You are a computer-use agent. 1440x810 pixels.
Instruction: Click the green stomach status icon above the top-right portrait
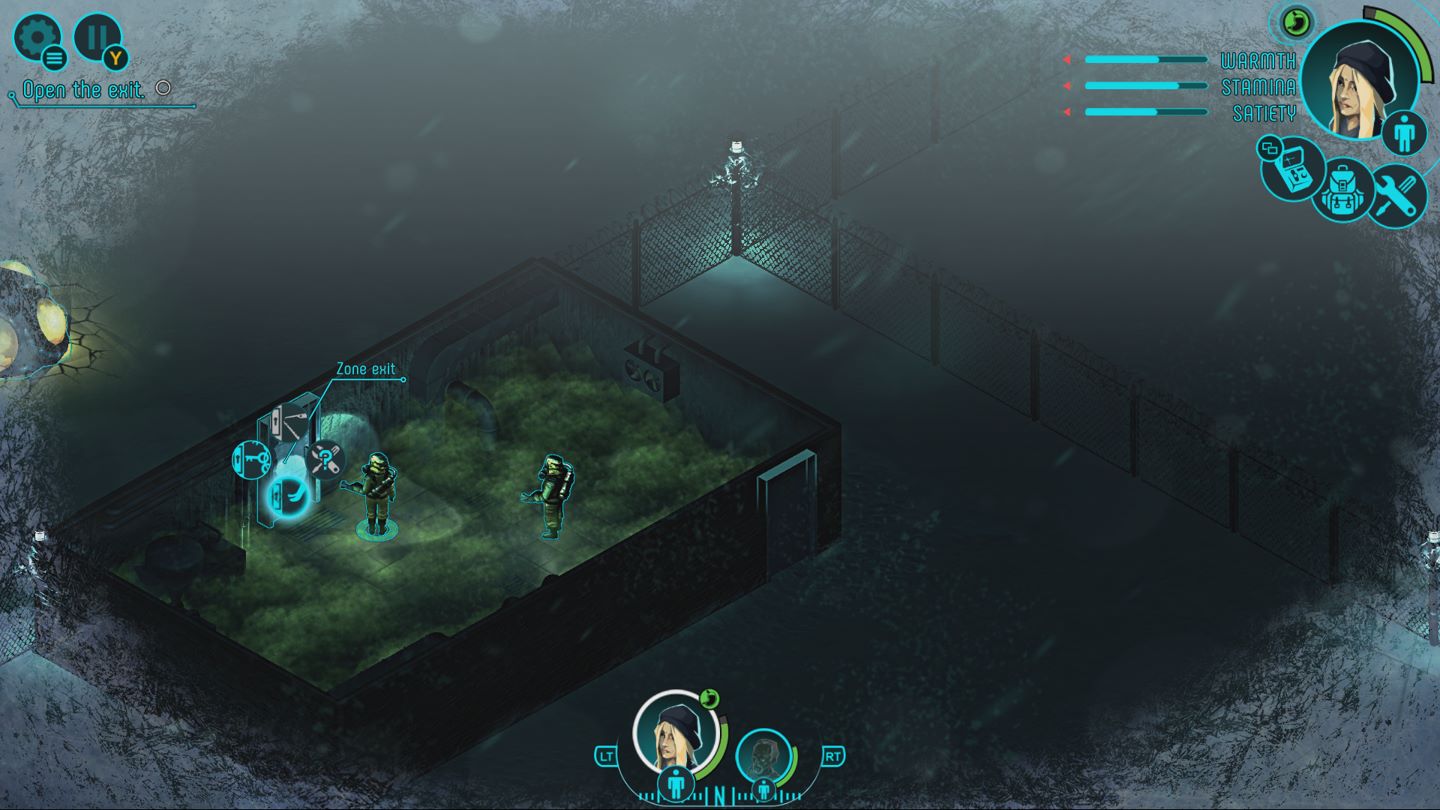1293,19
